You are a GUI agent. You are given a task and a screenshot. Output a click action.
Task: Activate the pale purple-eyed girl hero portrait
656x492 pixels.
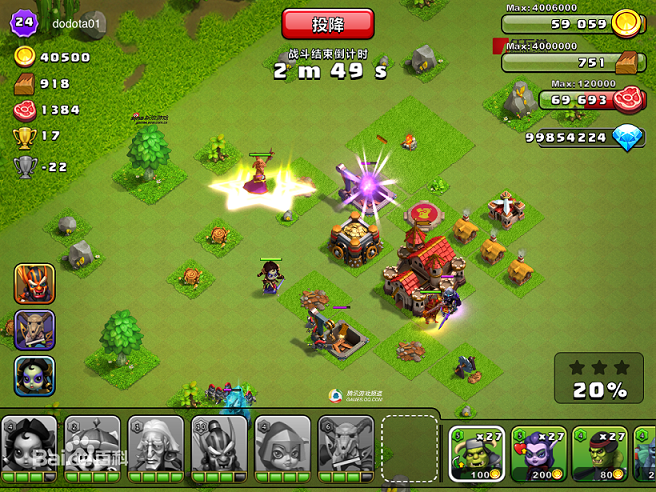pos(34,375)
